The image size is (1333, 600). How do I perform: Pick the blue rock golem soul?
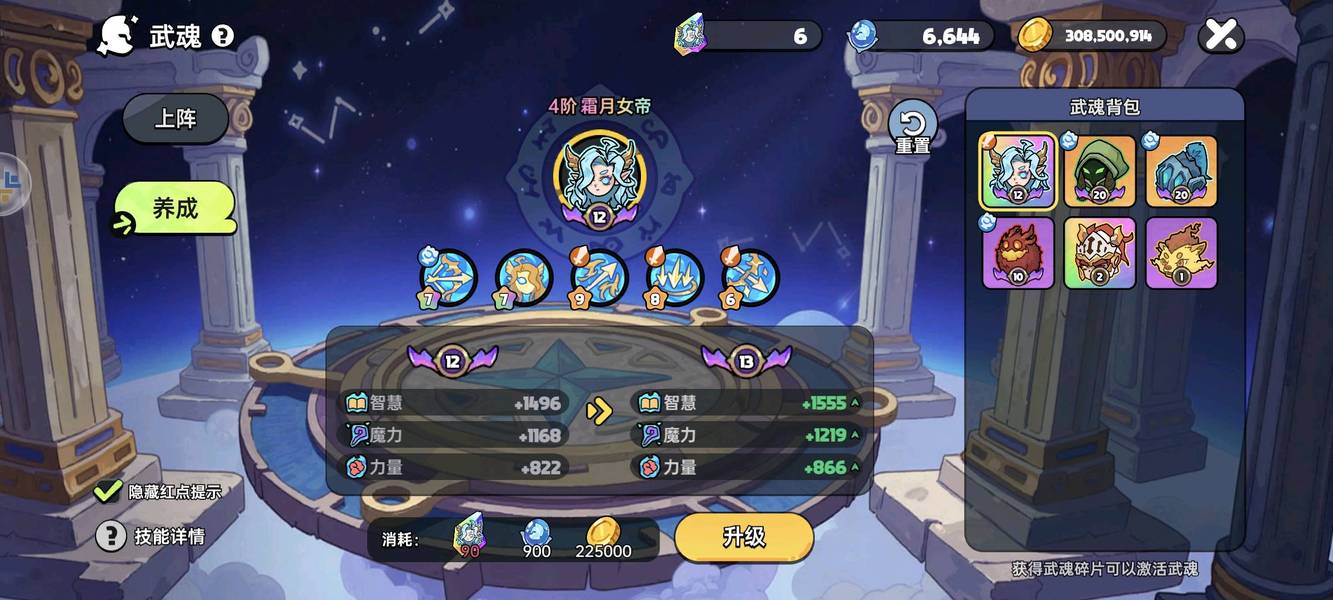(x=1181, y=171)
